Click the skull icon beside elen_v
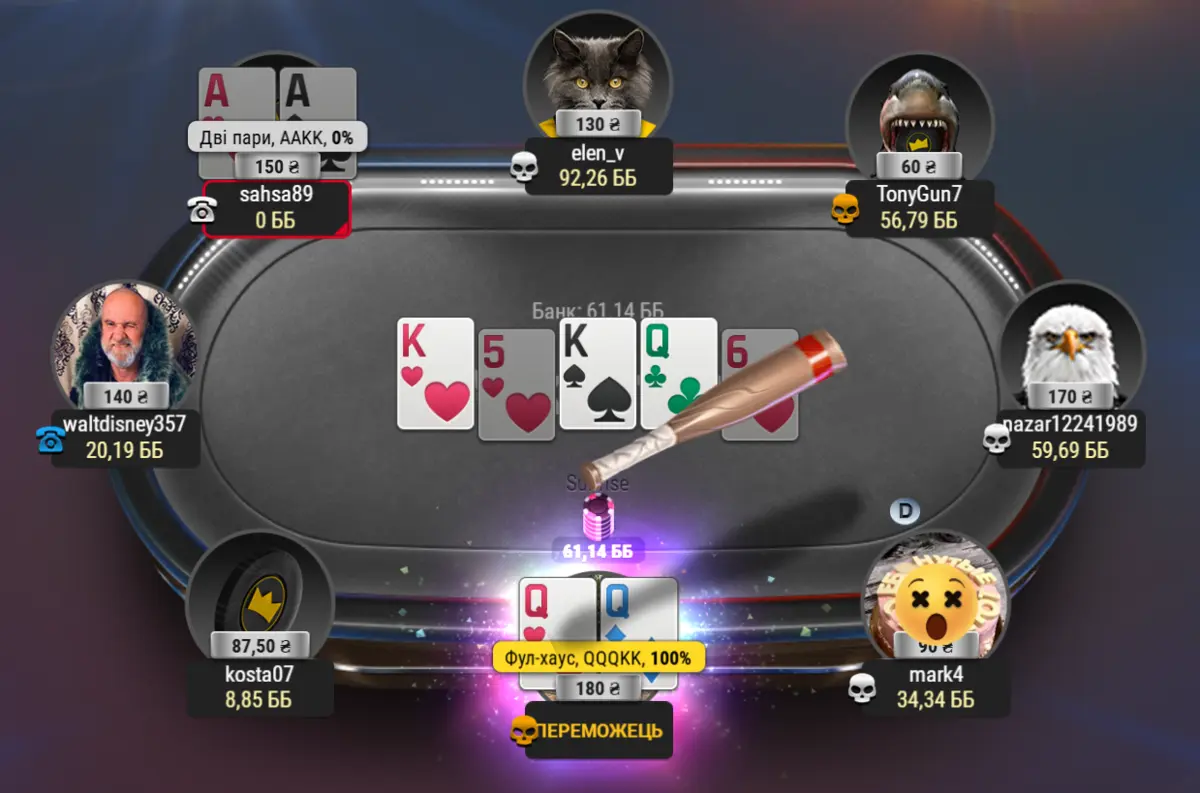 [523, 167]
